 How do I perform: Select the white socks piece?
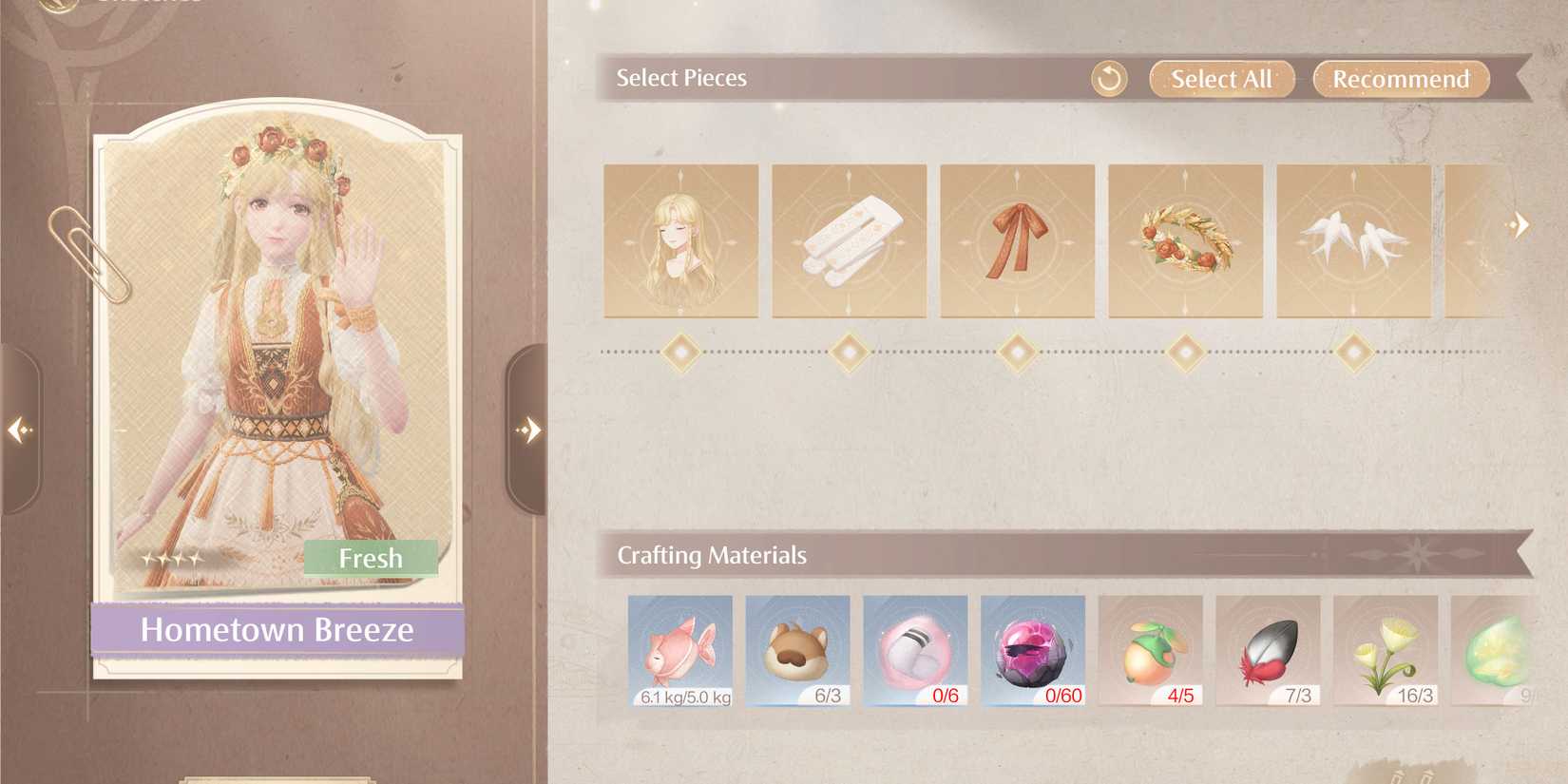point(849,242)
